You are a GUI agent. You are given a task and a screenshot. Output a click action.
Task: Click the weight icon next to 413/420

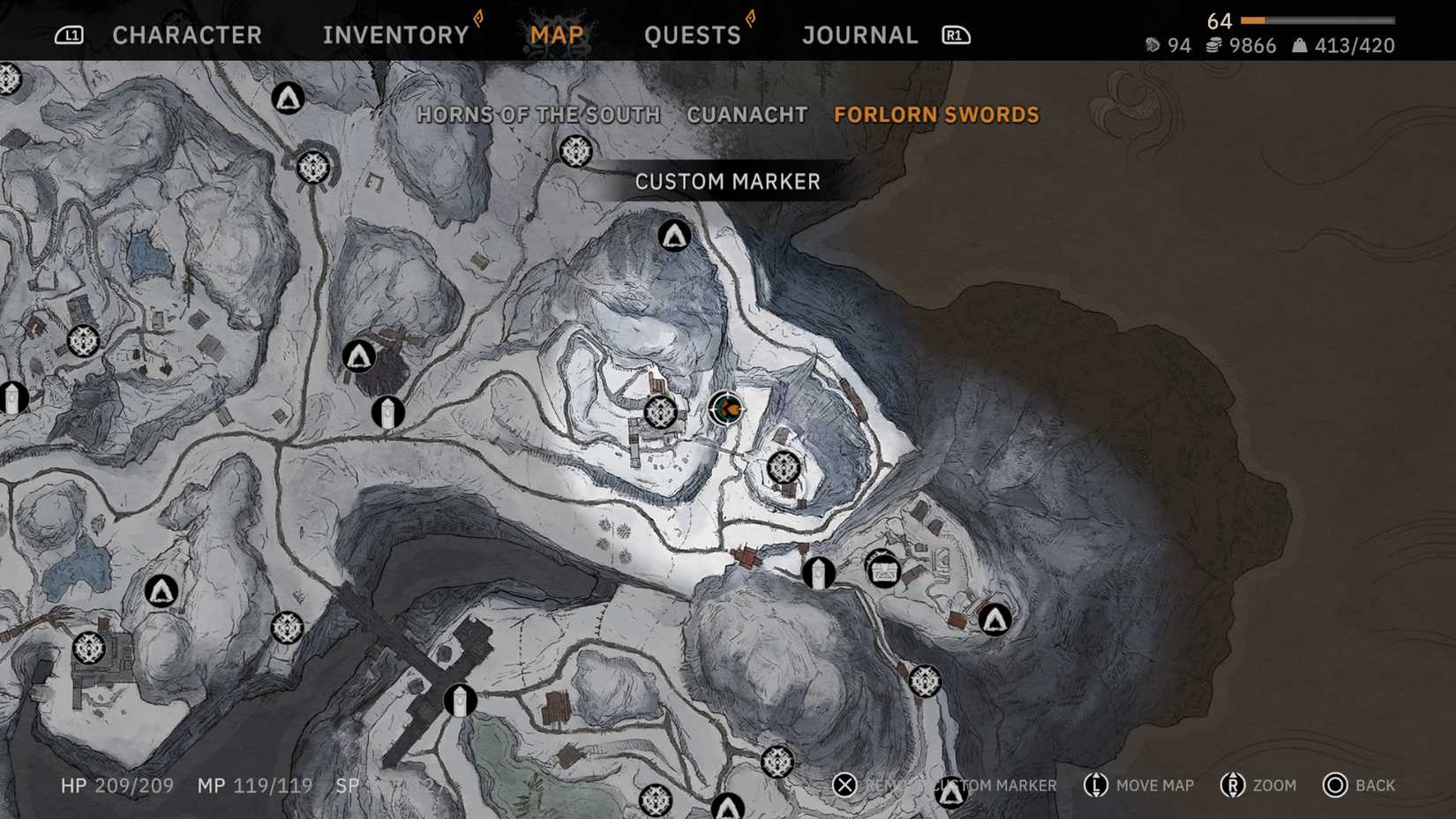pos(1299,45)
